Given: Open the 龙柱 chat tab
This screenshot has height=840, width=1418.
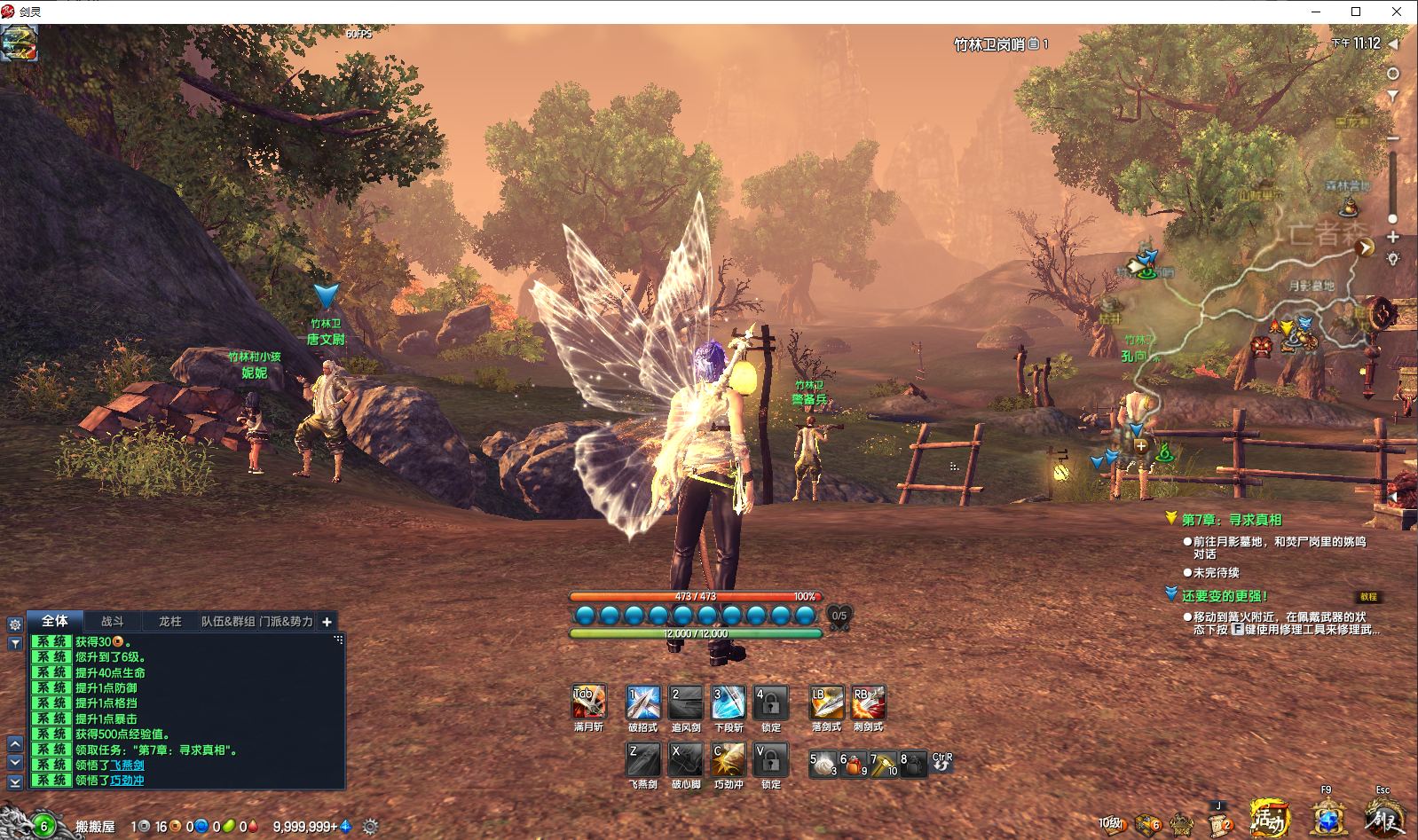Looking at the screenshot, I should point(169,622).
